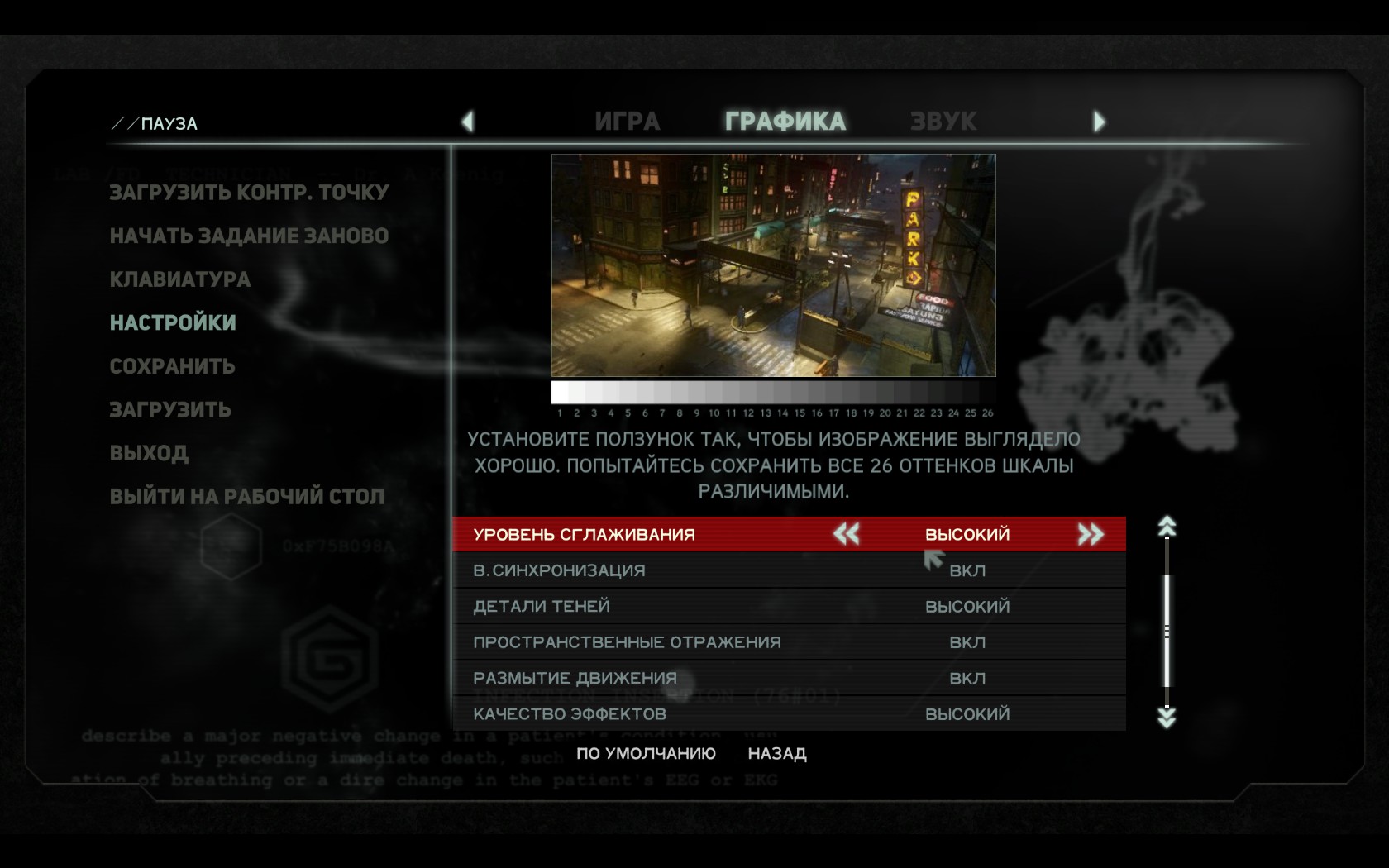Click the right tab navigation arrow
Viewport: 1389px width, 868px height.
tap(1099, 122)
